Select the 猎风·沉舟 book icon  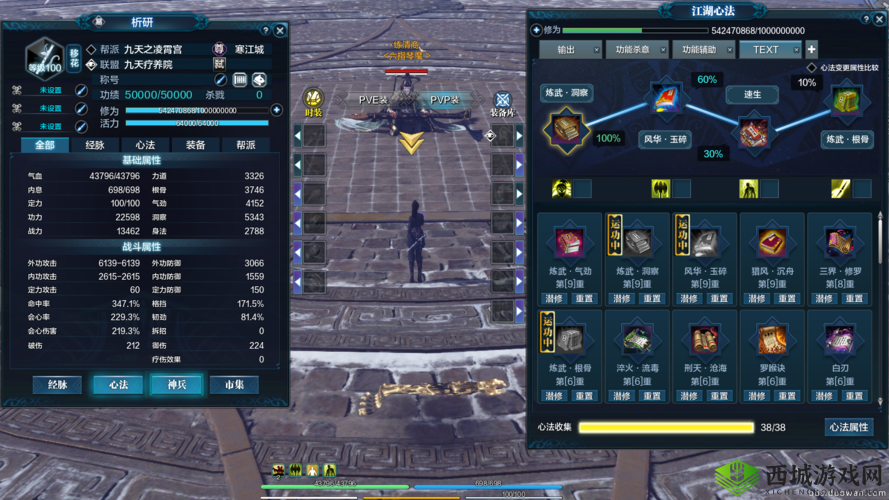click(772, 242)
